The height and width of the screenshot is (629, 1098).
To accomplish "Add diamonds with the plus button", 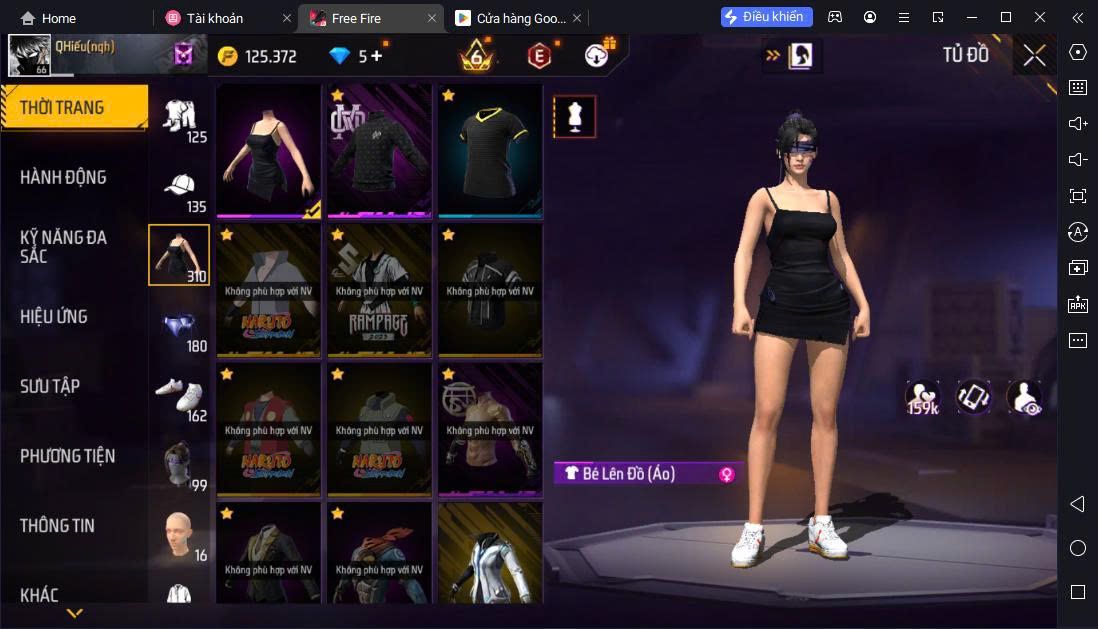I will [377, 56].
